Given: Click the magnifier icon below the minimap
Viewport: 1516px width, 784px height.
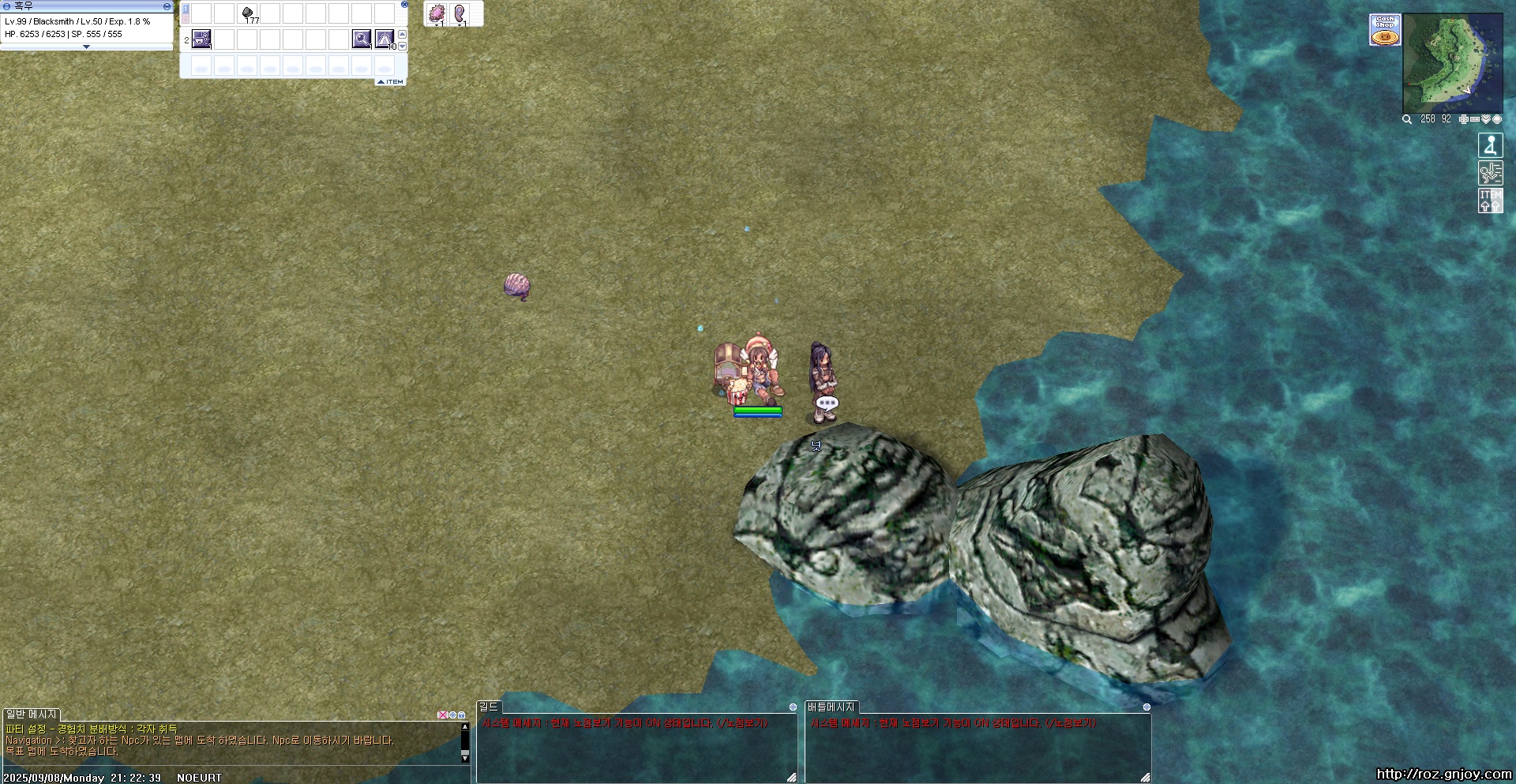Looking at the screenshot, I should (x=1407, y=119).
